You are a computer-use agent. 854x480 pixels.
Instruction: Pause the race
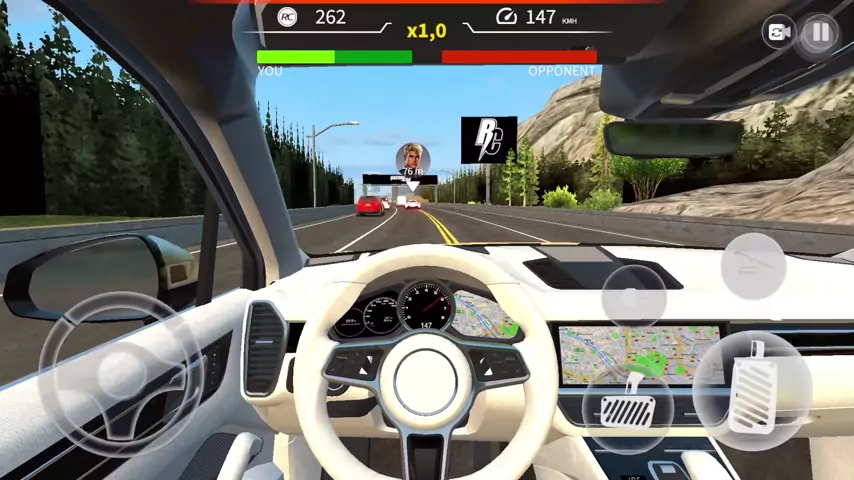pyautogui.click(x=820, y=33)
